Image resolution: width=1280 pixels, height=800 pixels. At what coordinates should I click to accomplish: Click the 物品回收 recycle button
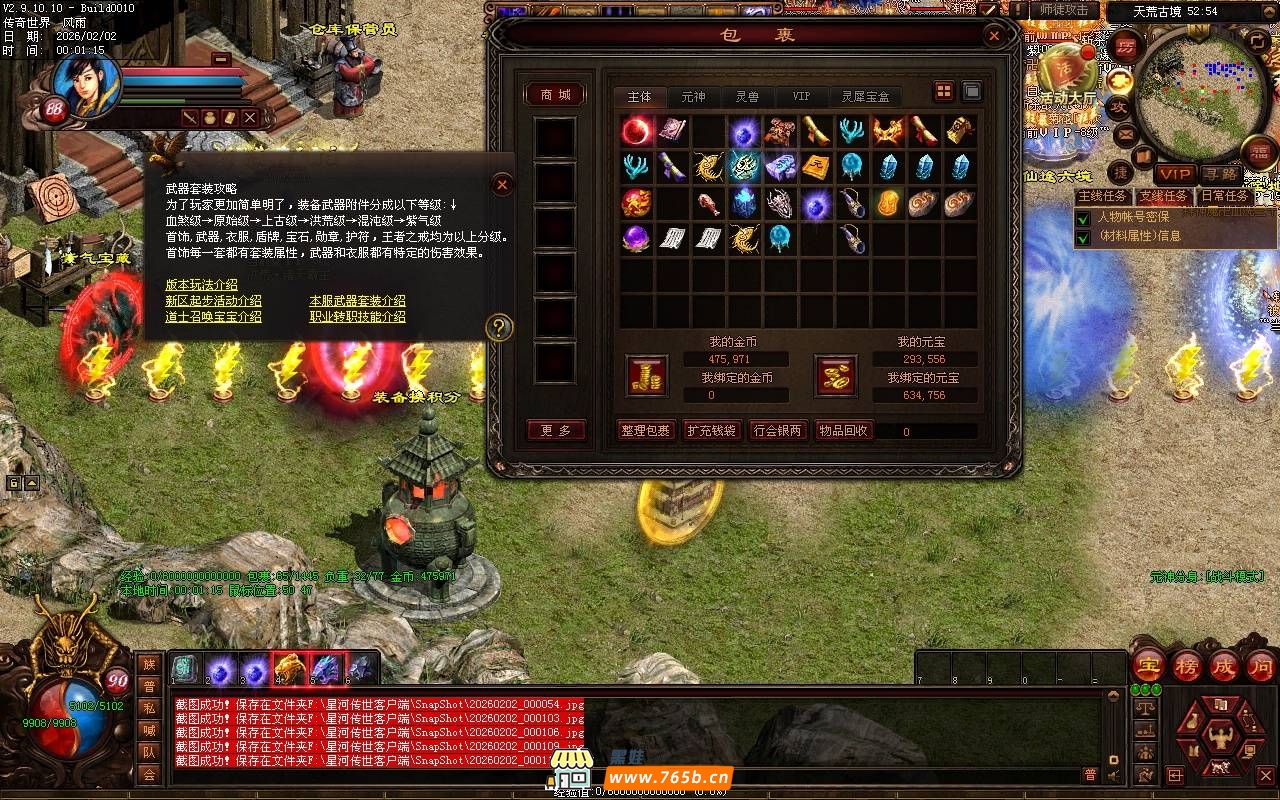843,430
